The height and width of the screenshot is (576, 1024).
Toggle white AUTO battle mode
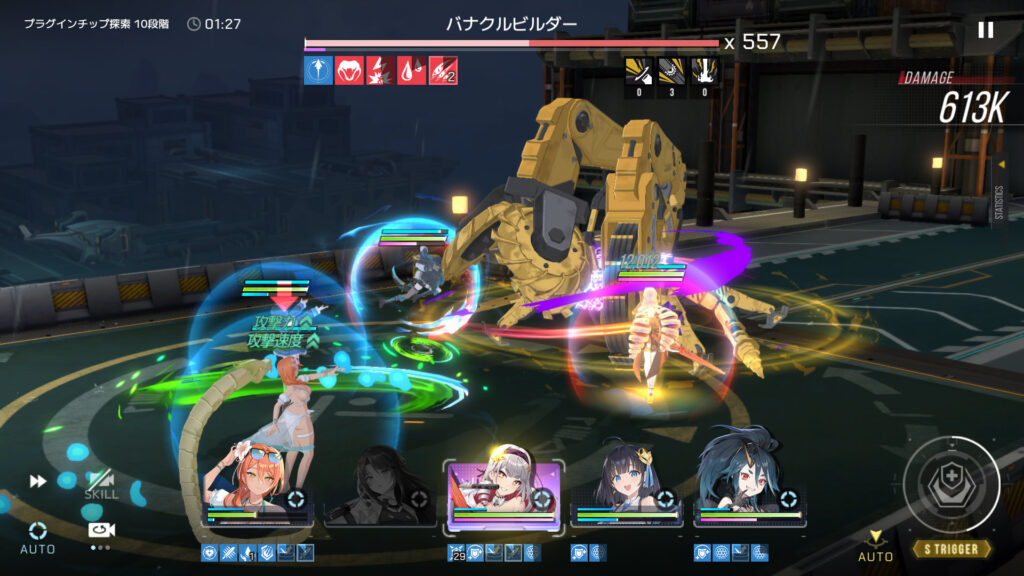tap(38, 535)
